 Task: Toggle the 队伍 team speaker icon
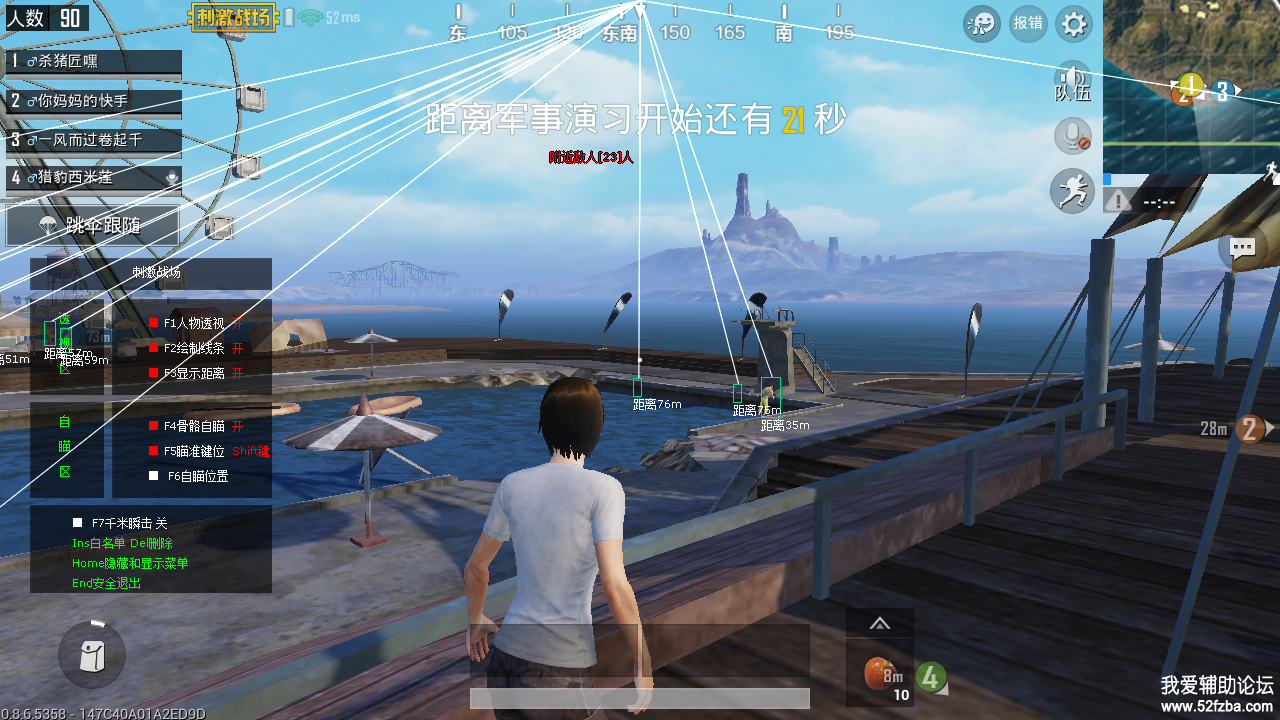(x=1073, y=82)
